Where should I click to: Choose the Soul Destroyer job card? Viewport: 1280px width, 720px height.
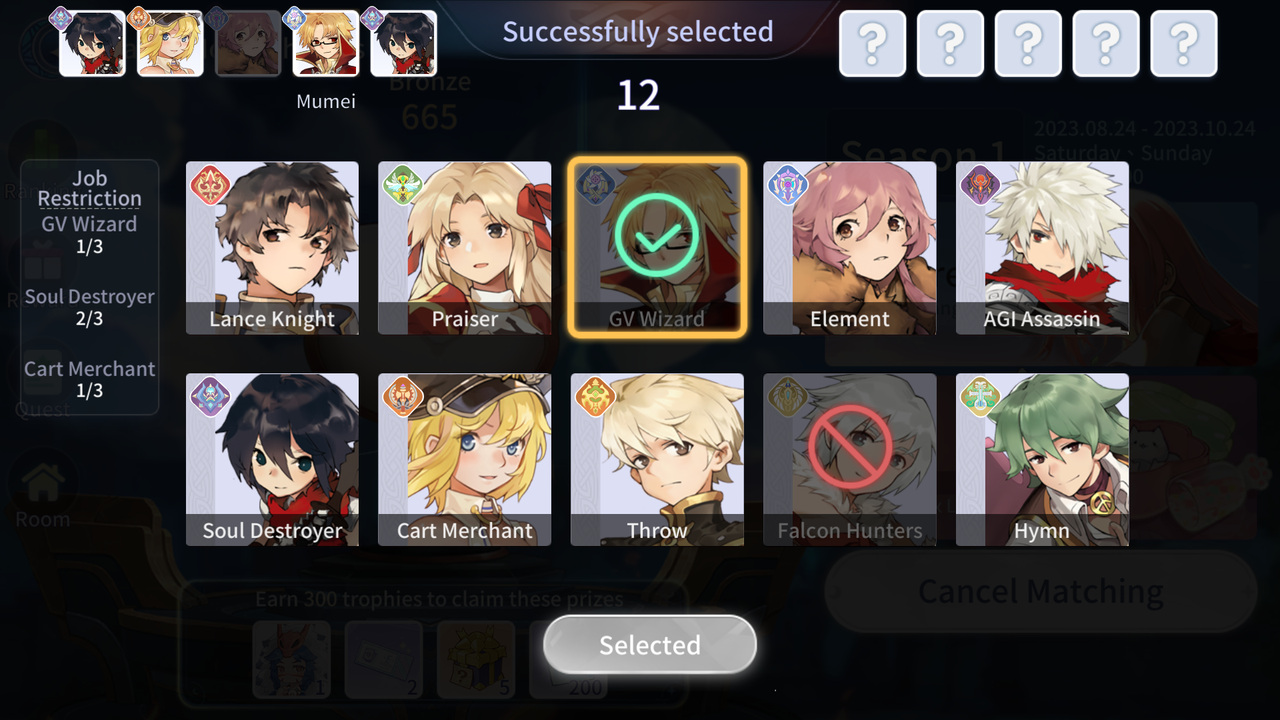(x=272, y=460)
